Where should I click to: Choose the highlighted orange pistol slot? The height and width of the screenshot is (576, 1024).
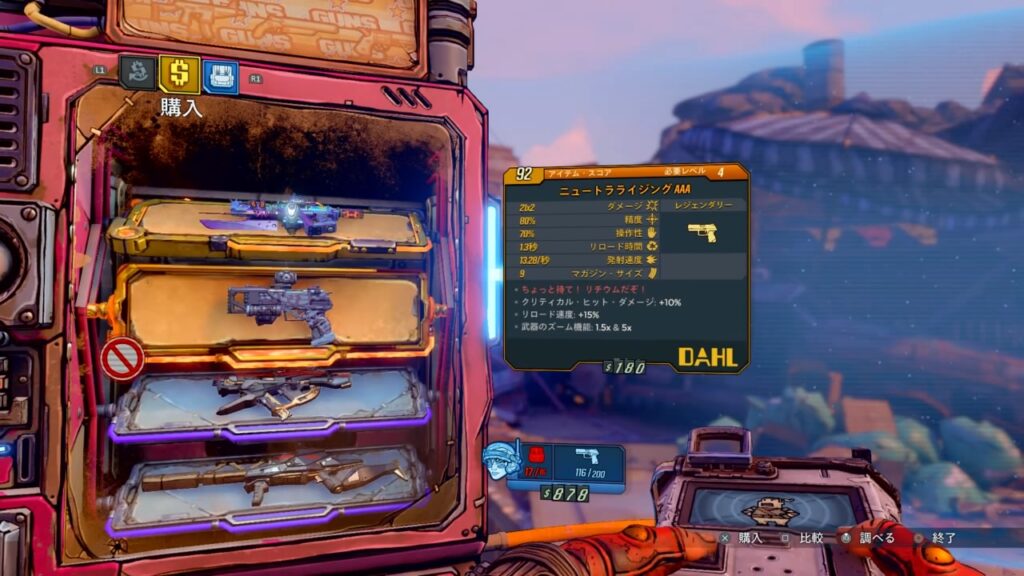[273, 310]
